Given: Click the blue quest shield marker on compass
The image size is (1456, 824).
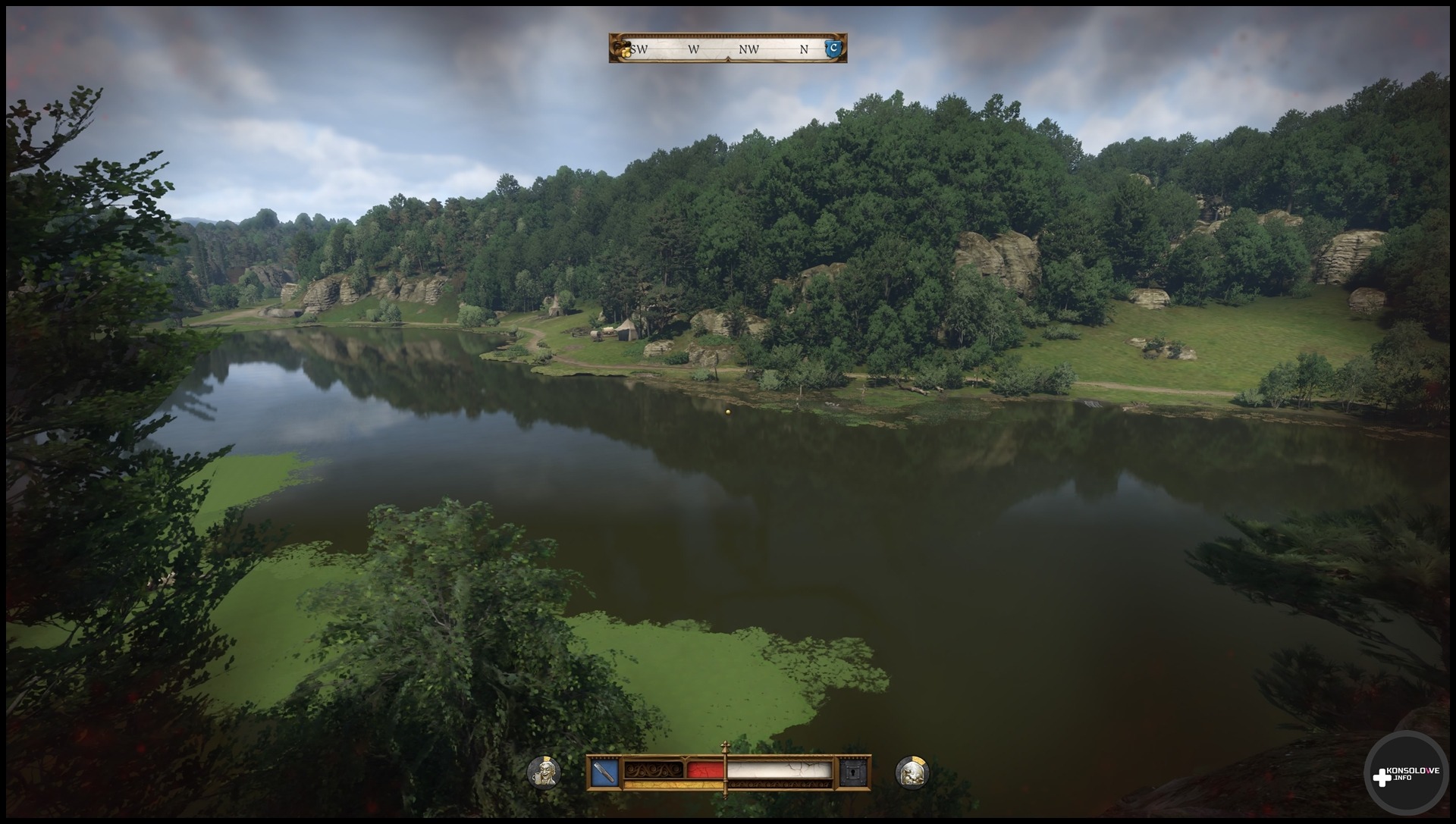Looking at the screenshot, I should (x=834, y=49).
